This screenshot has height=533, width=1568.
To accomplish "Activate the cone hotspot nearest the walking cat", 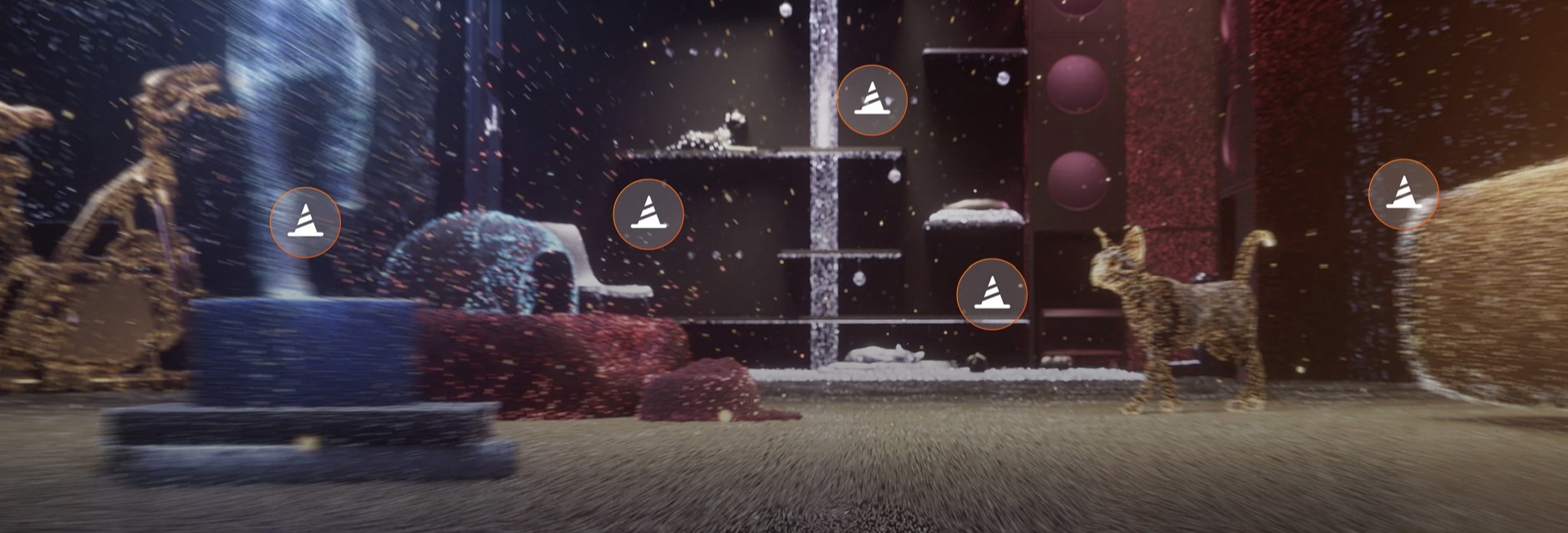I will [x=991, y=294].
